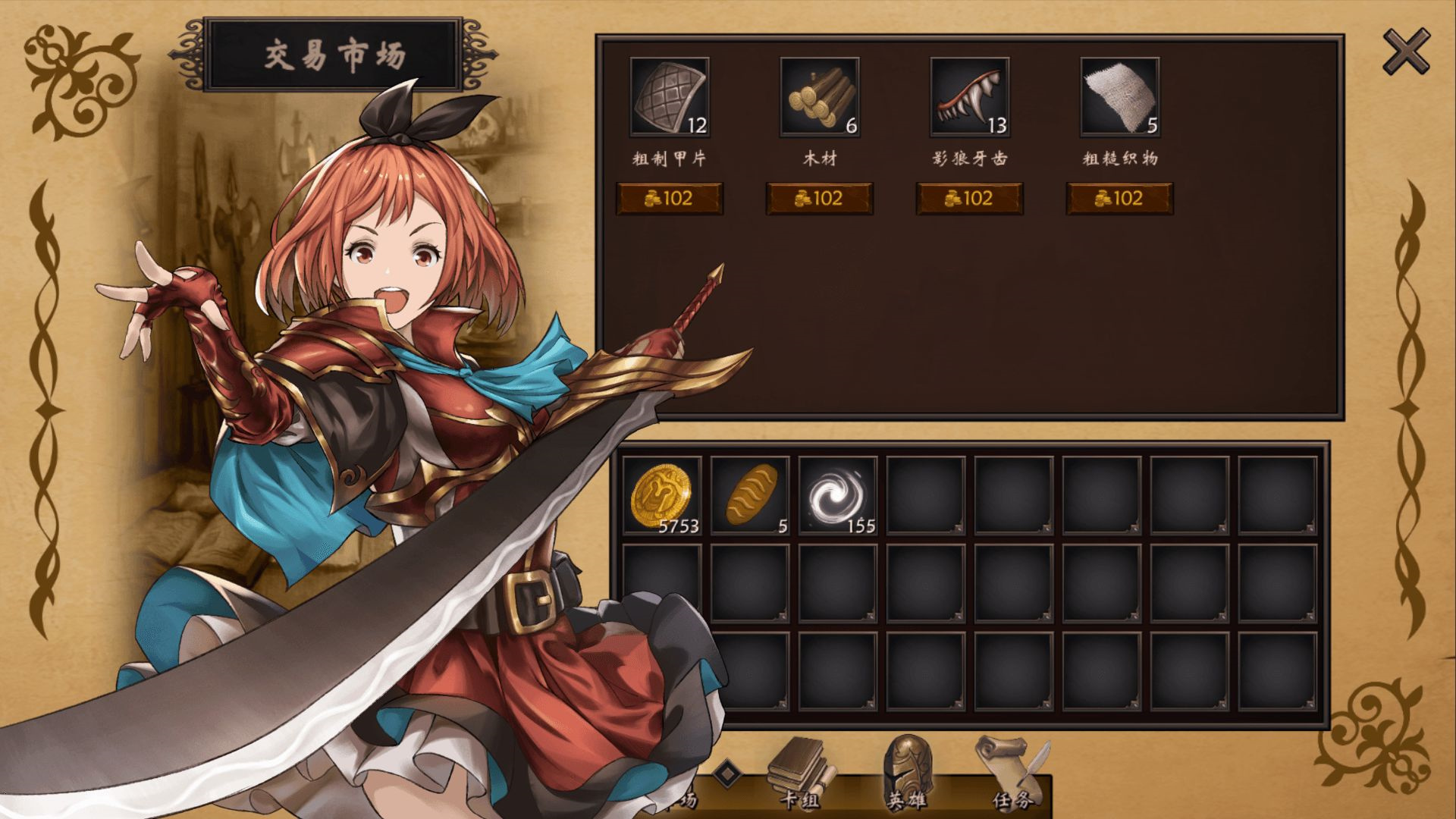Buy 粗制甲片 for 102 coins
The width and height of the screenshot is (1456, 819).
click(x=670, y=198)
